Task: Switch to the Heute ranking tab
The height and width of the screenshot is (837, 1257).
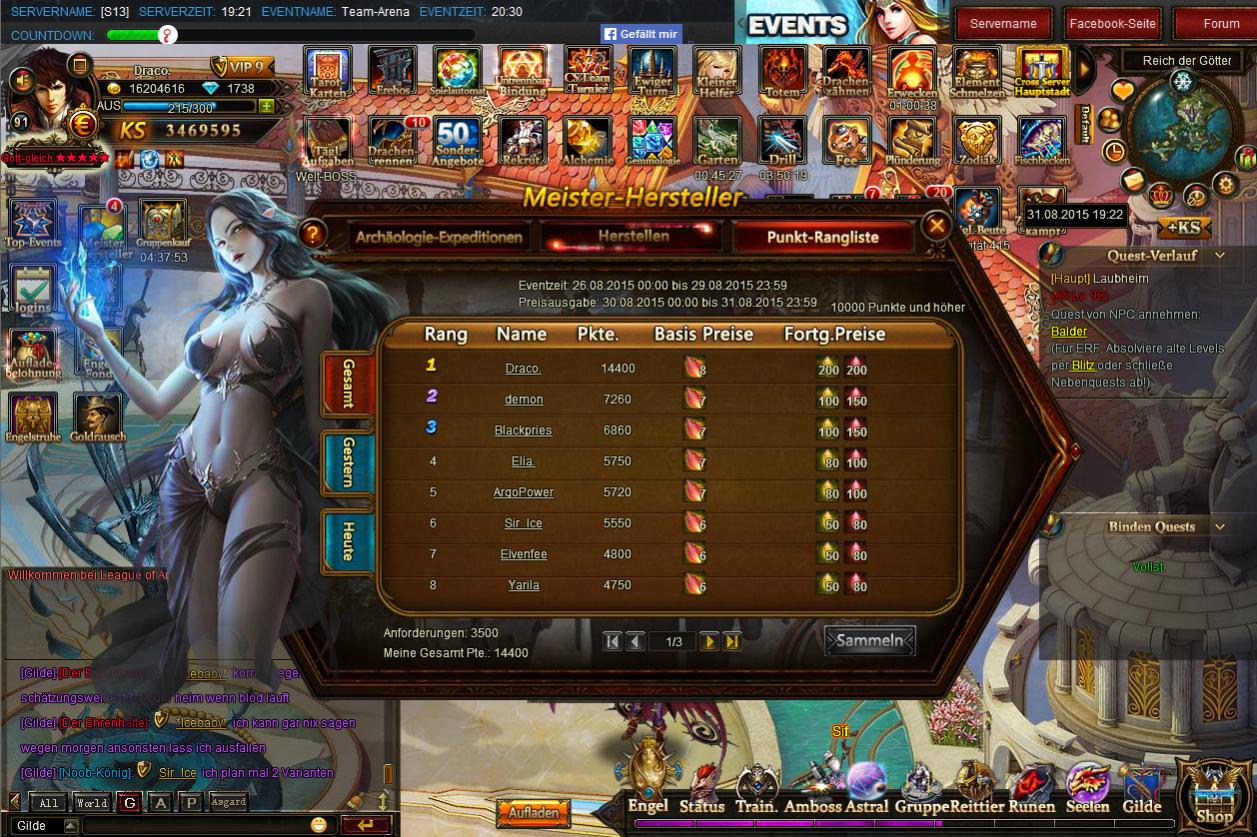Action: 347,540
